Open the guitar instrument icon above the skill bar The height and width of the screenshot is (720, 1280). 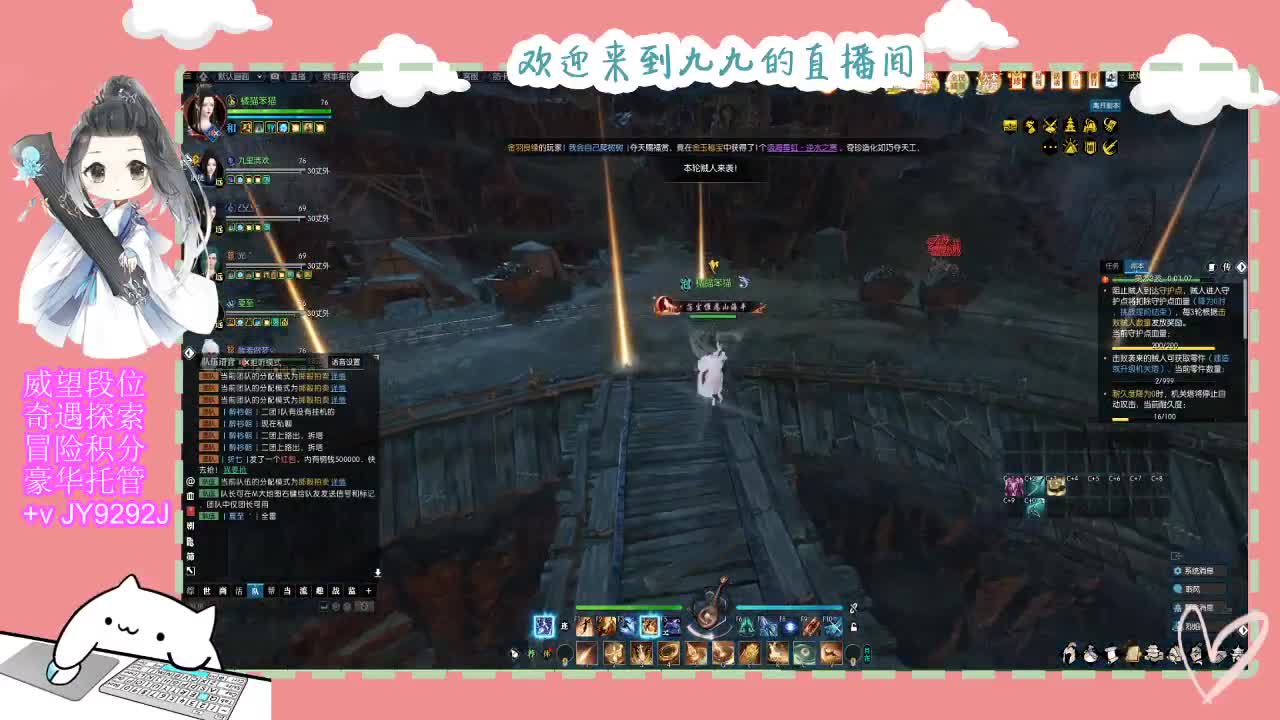click(708, 615)
